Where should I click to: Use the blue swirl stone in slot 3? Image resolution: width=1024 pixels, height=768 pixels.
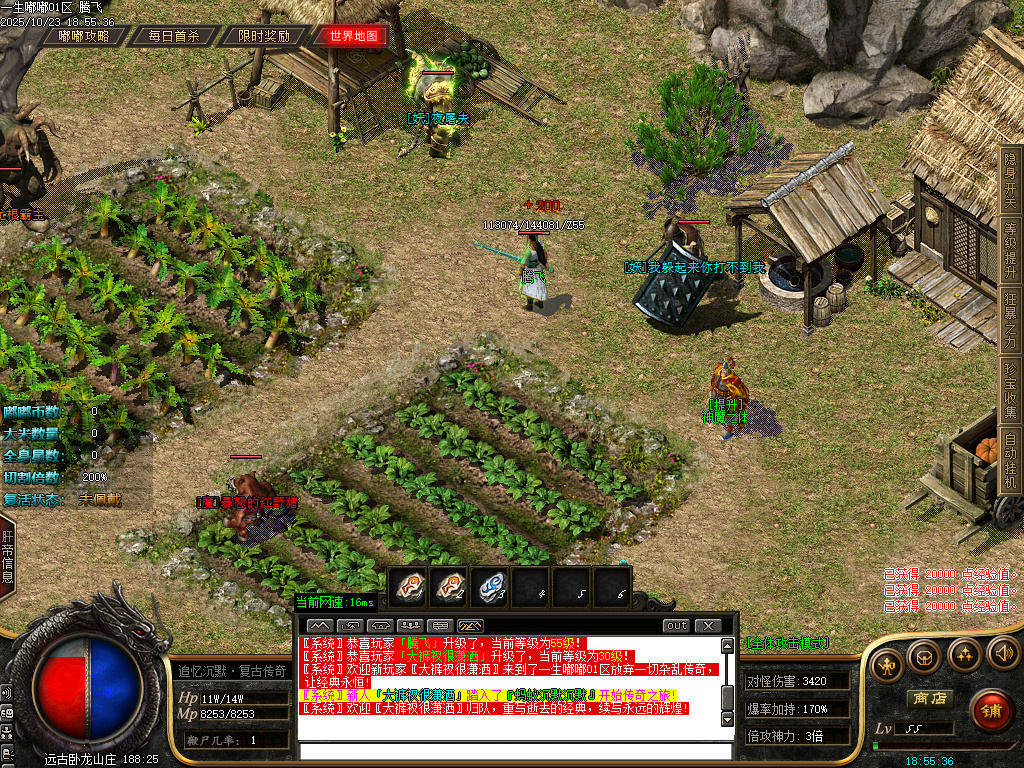[x=489, y=587]
